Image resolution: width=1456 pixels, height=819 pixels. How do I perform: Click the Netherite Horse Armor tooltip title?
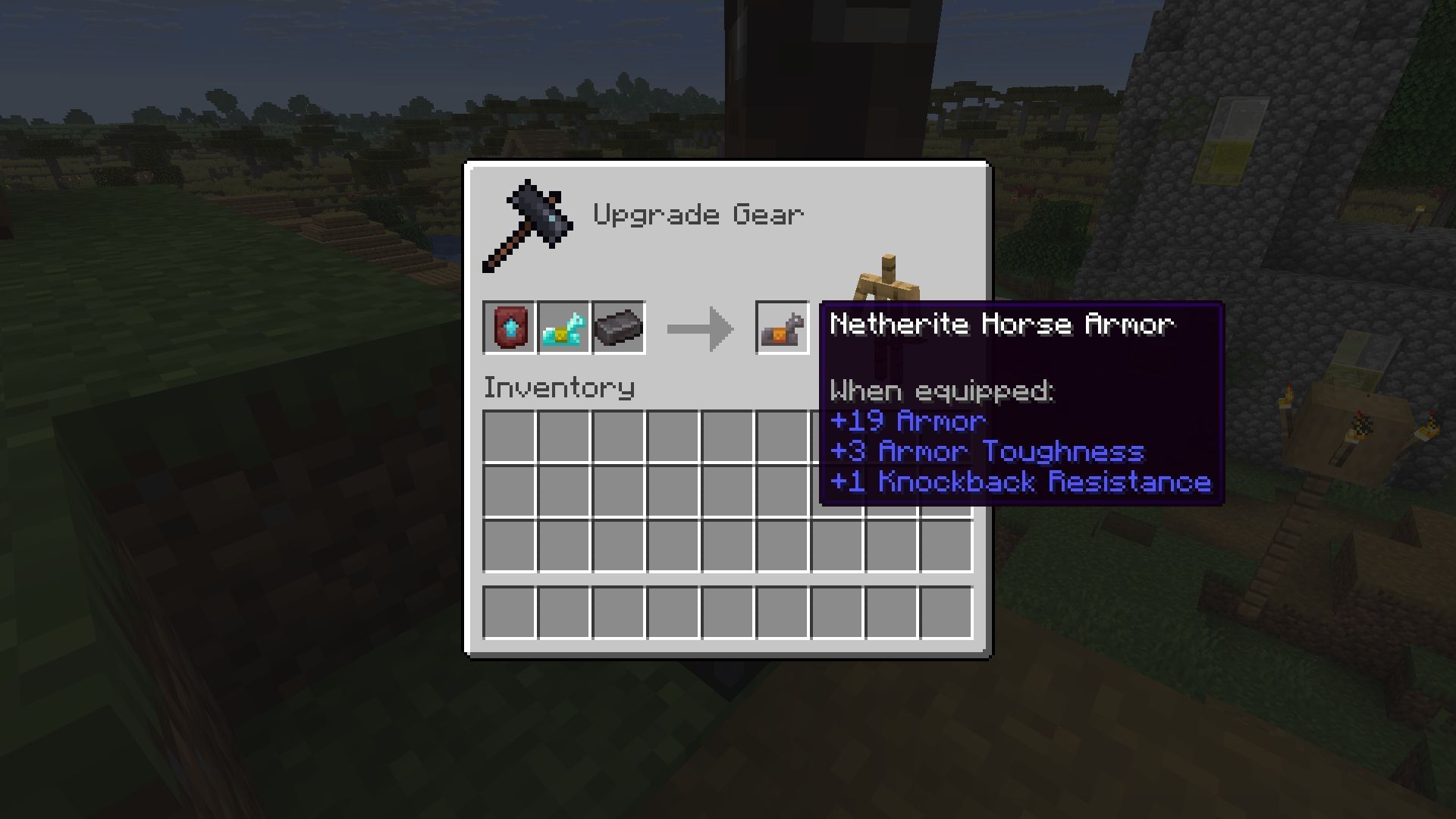click(x=1001, y=324)
